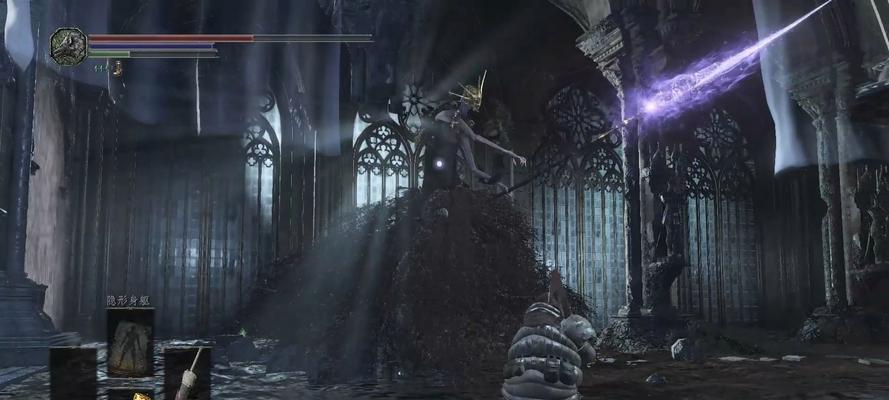Click the right-hand weapon slot

tap(187, 372)
